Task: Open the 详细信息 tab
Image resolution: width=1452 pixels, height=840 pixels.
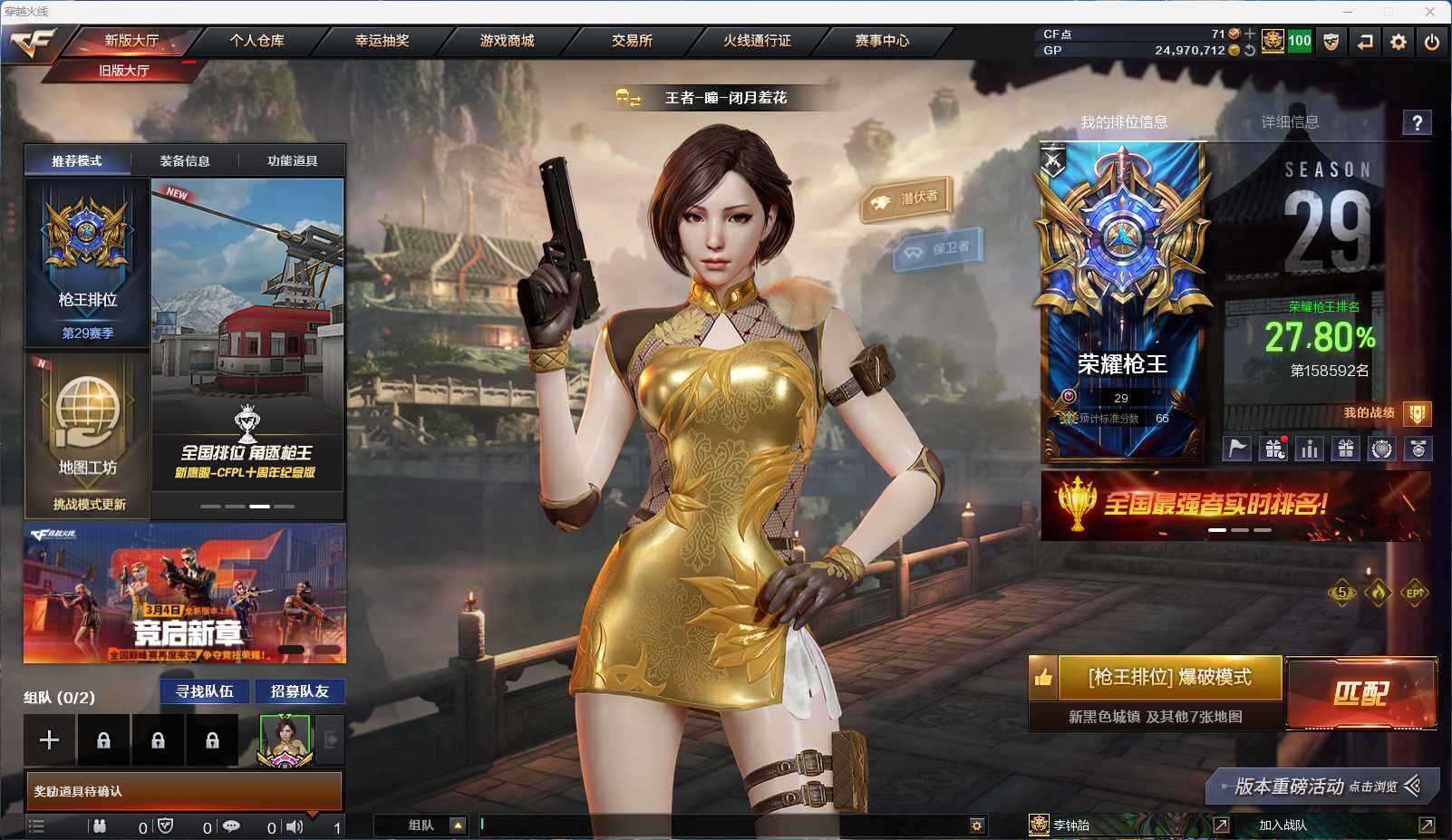Action: tap(1290, 122)
